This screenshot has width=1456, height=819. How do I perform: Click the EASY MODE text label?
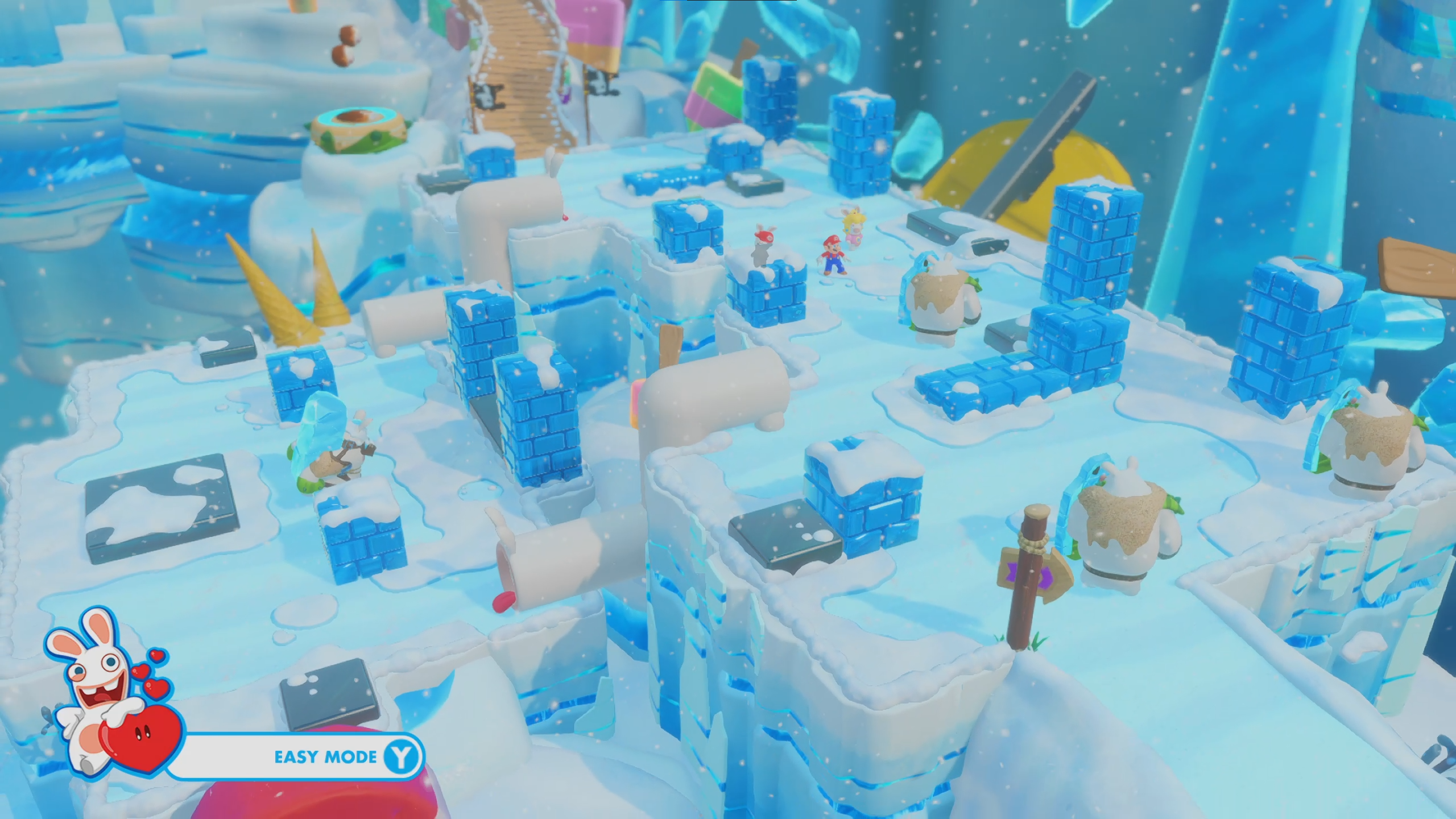pyautogui.click(x=324, y=757)
